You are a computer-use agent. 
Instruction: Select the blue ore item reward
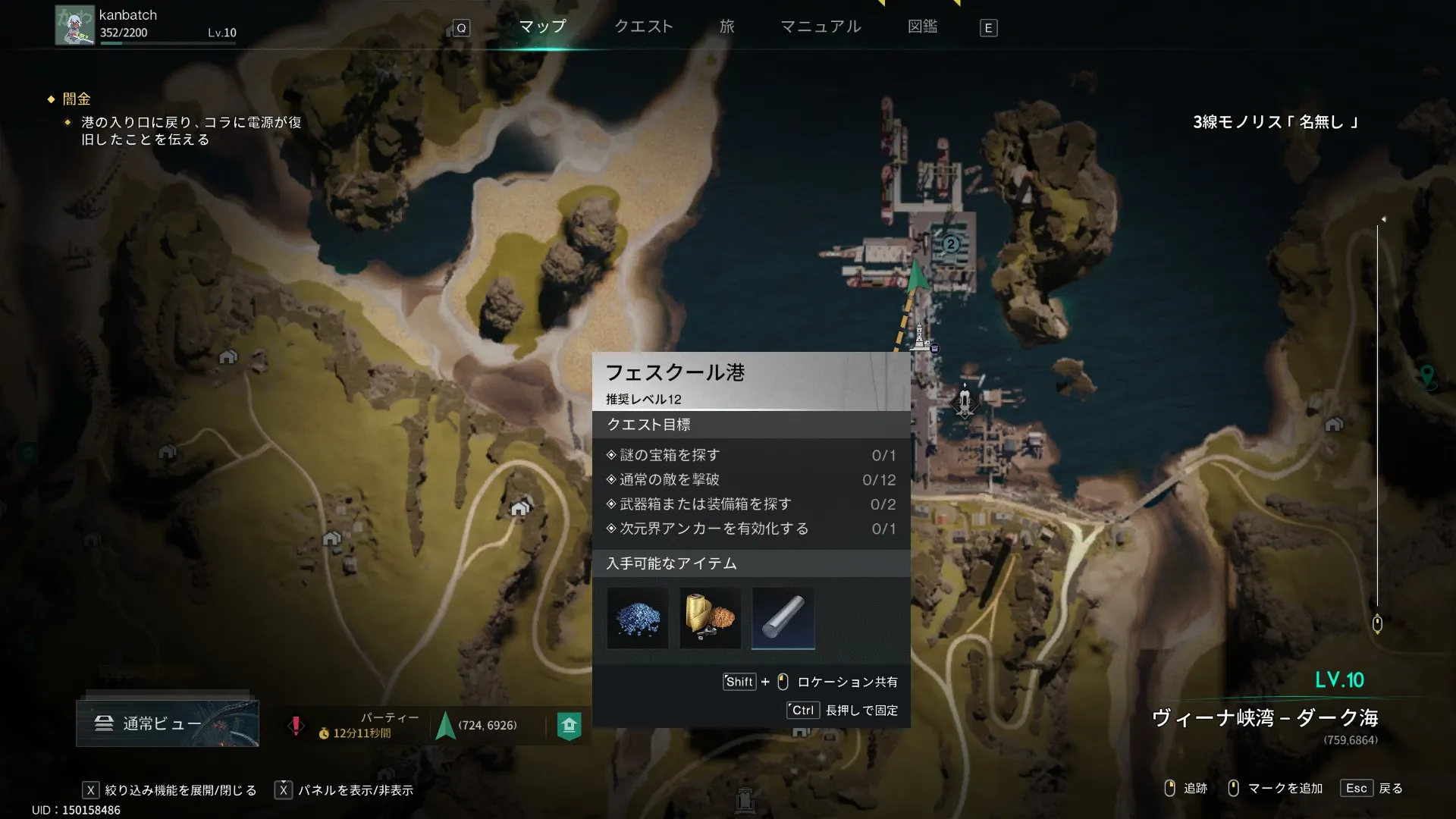[637, 619]
